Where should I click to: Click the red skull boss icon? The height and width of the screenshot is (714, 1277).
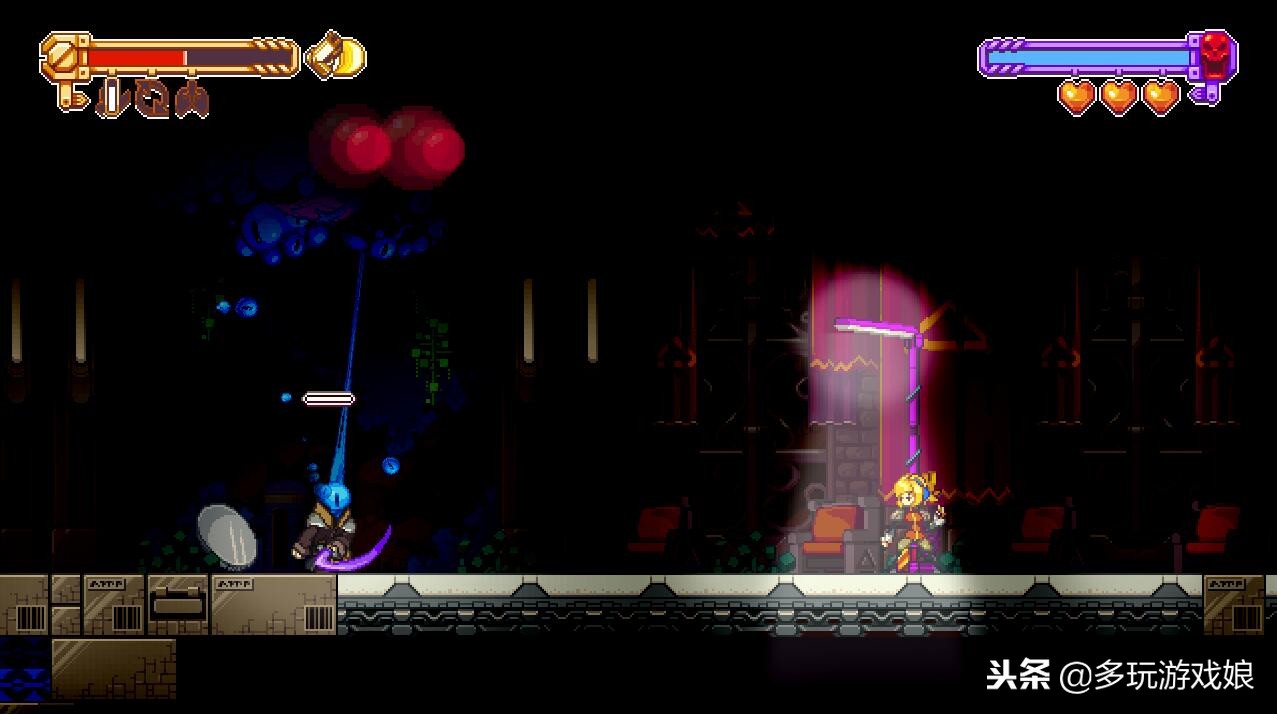click(x=1215, y=53)
